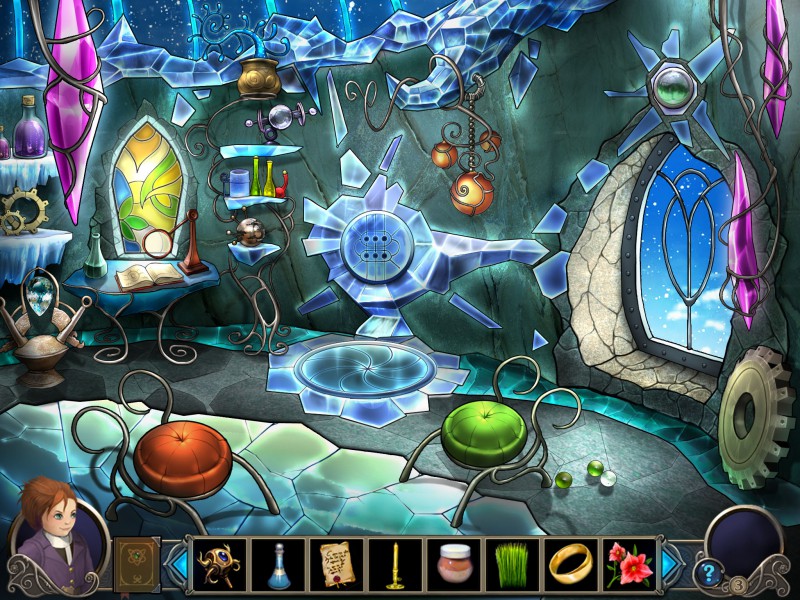Viewport: 800px width, 600px height.
Task: Click the inventory left scroll arrow
Action: pos(177,564)
